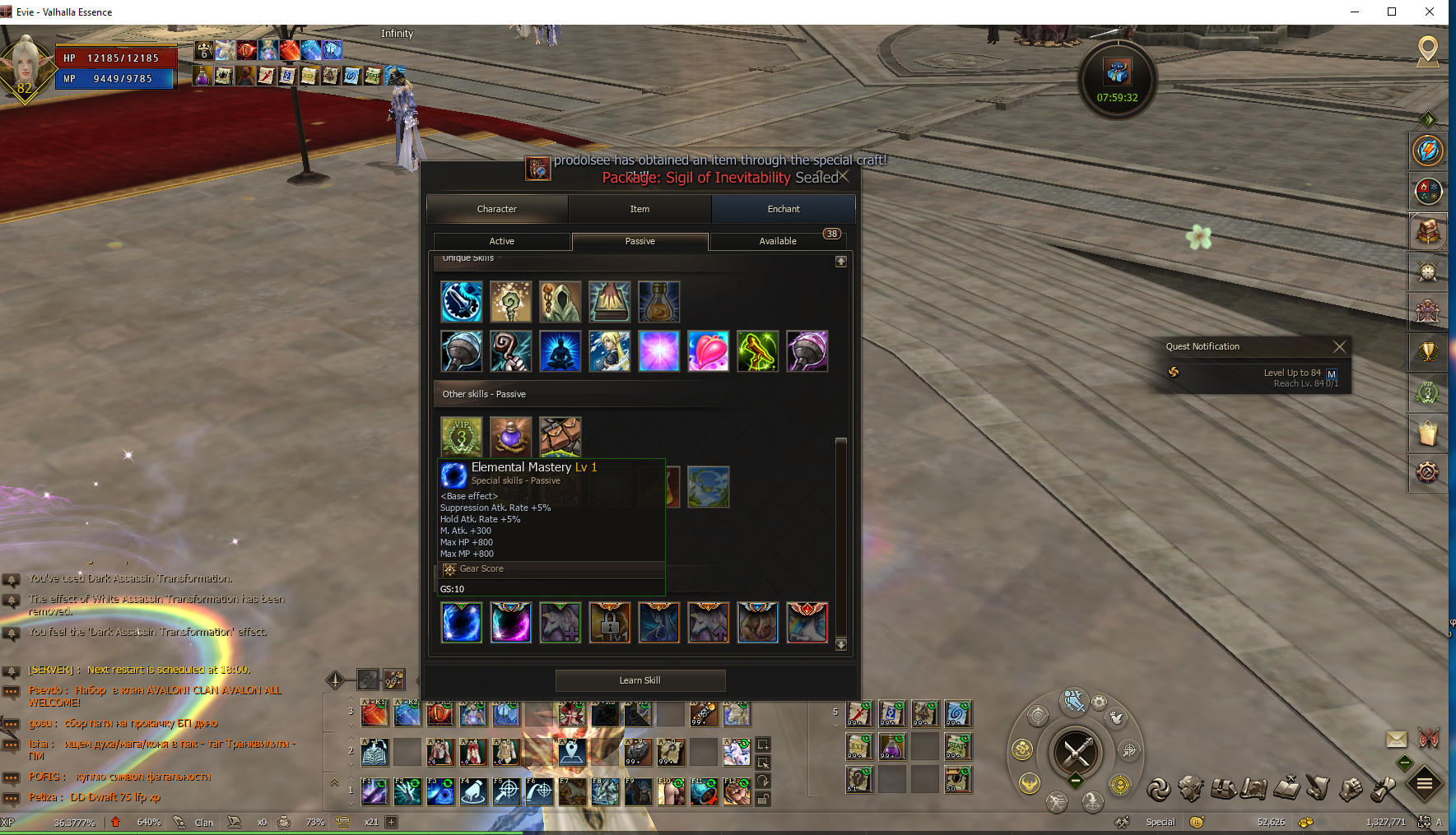Select the Enchant tab
Viewport: 1456px width, 835px height.
pyautogui.click(x=783, y=209)
